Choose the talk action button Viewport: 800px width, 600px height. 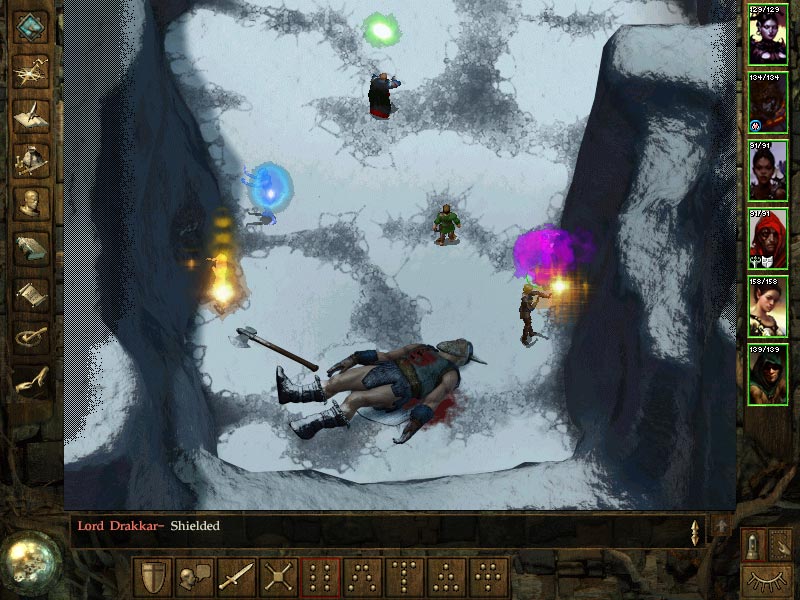pyautogui.click(x=194, y=578)
